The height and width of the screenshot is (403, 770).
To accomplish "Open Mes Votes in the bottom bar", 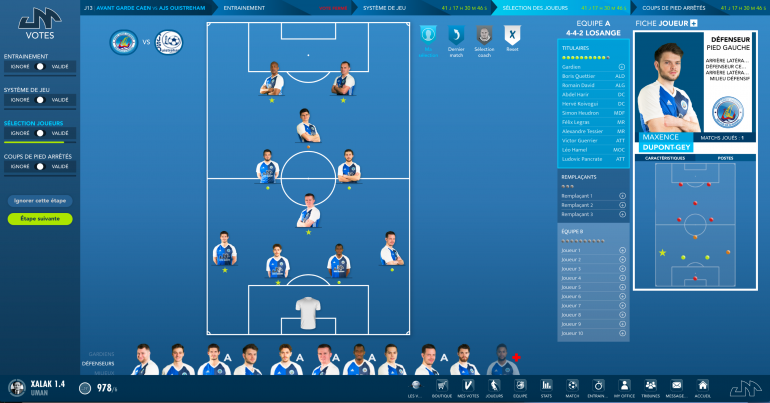I will coord(468,386).
